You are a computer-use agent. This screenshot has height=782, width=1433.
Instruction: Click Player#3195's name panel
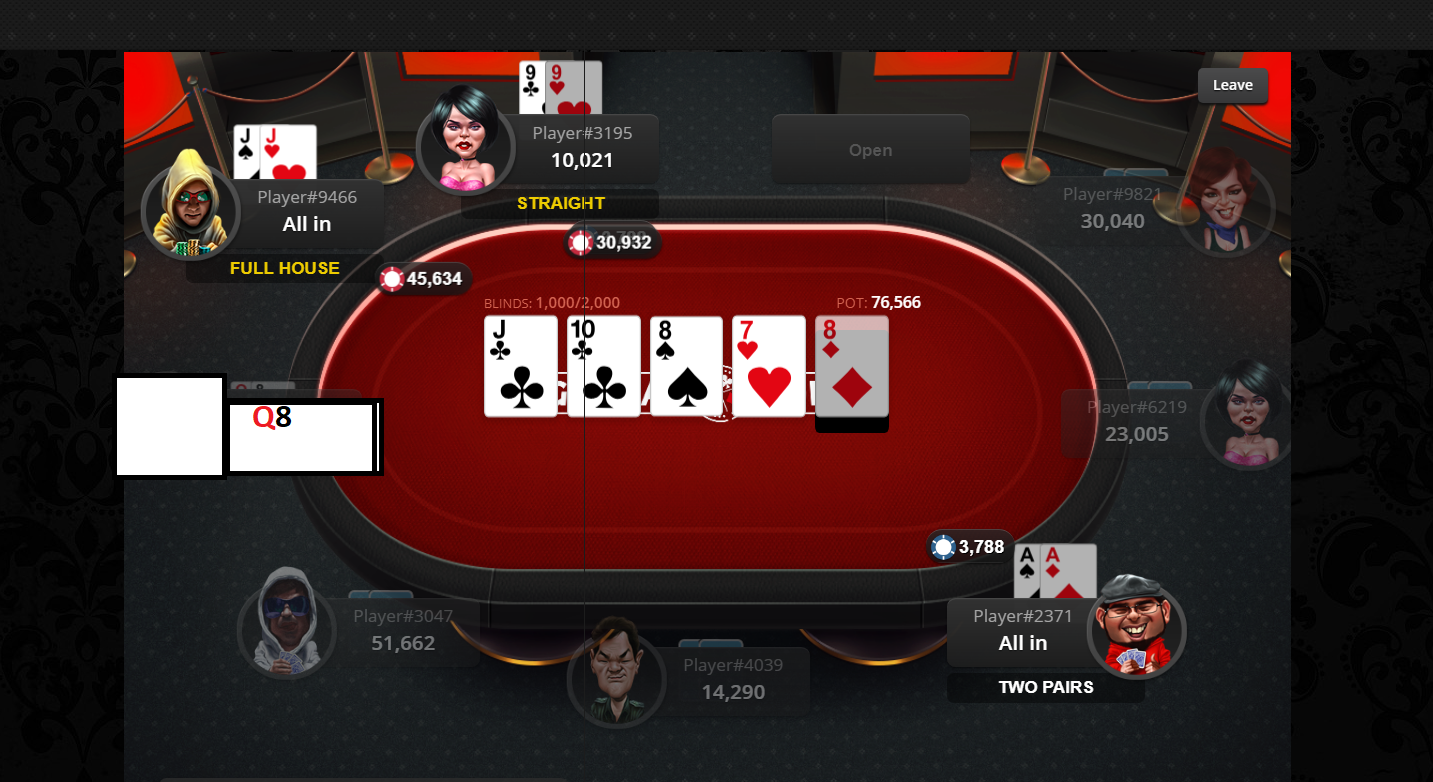(x=581, y=147)
